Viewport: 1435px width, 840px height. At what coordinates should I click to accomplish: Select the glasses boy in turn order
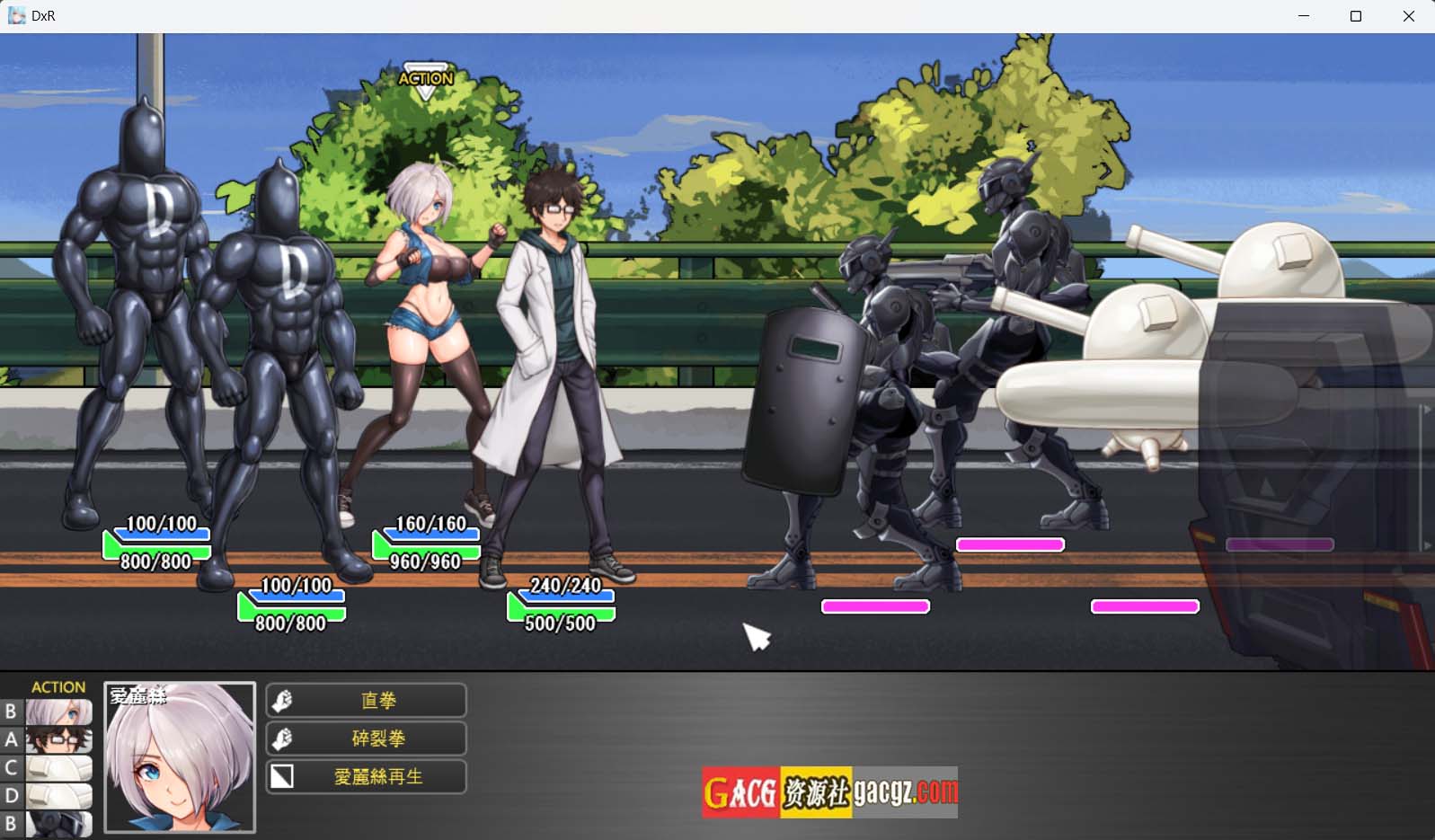(58, 740)
